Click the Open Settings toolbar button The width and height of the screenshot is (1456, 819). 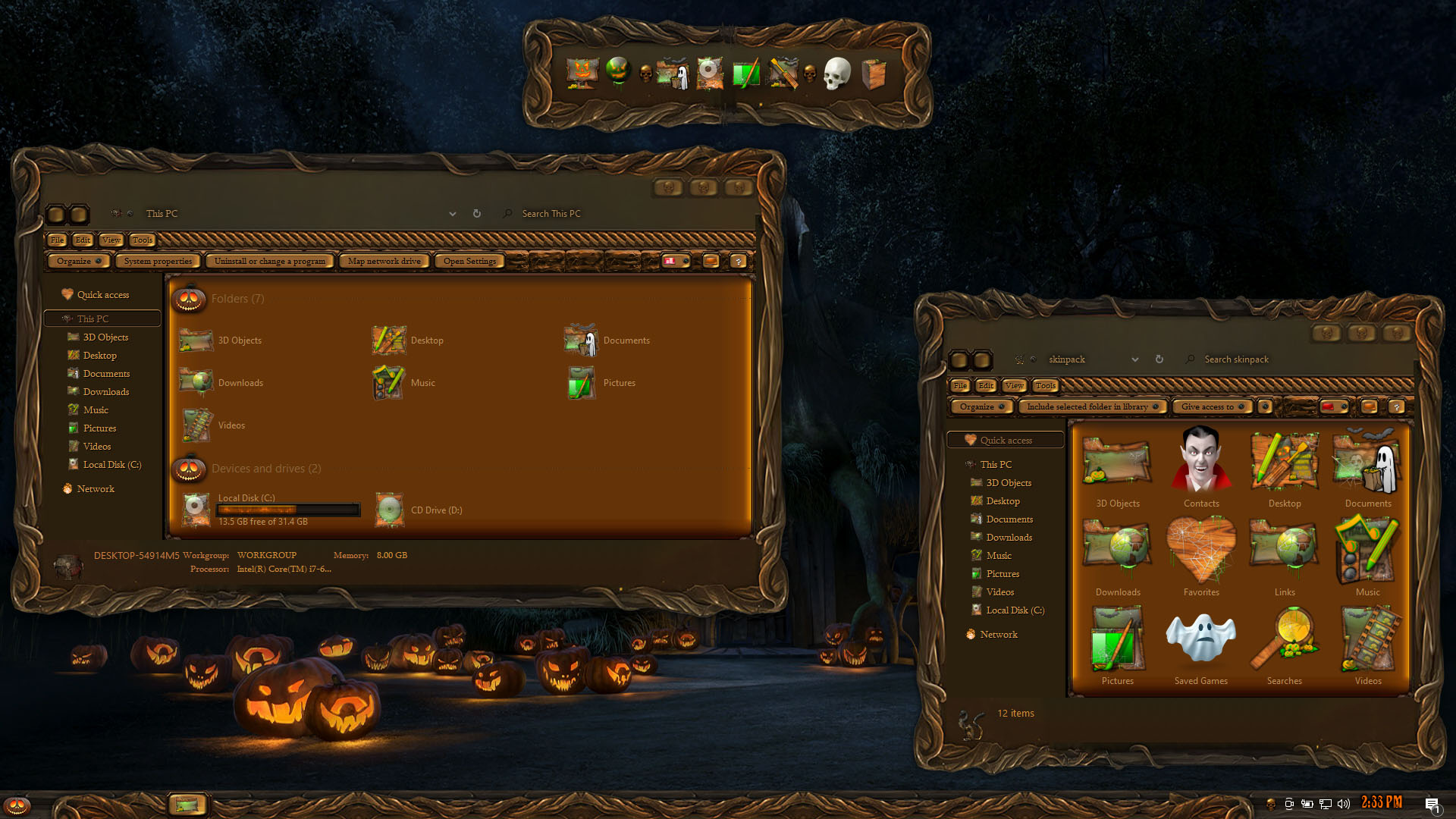pos(469,261)
